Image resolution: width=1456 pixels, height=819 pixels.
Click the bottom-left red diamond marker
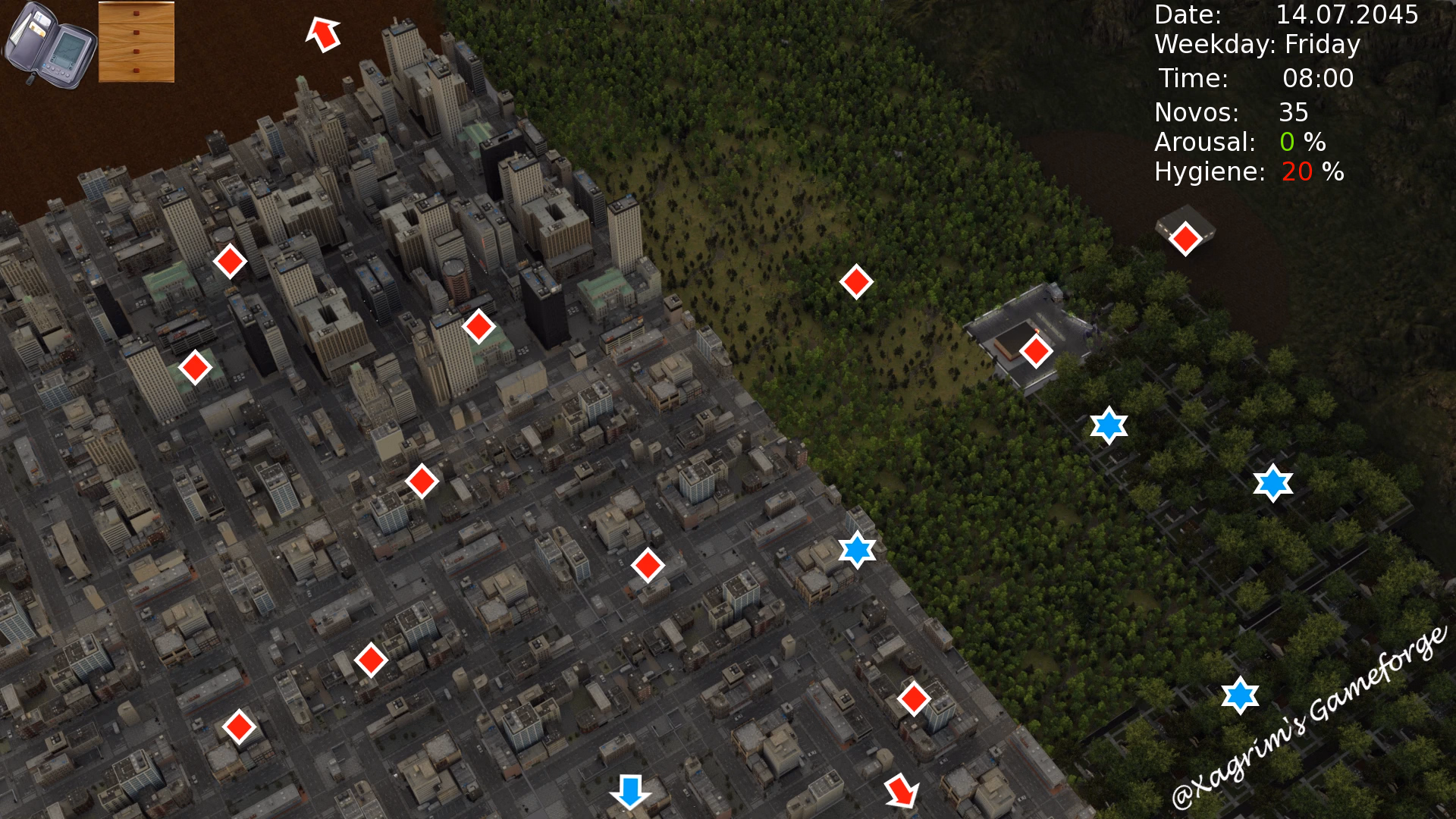240,726
